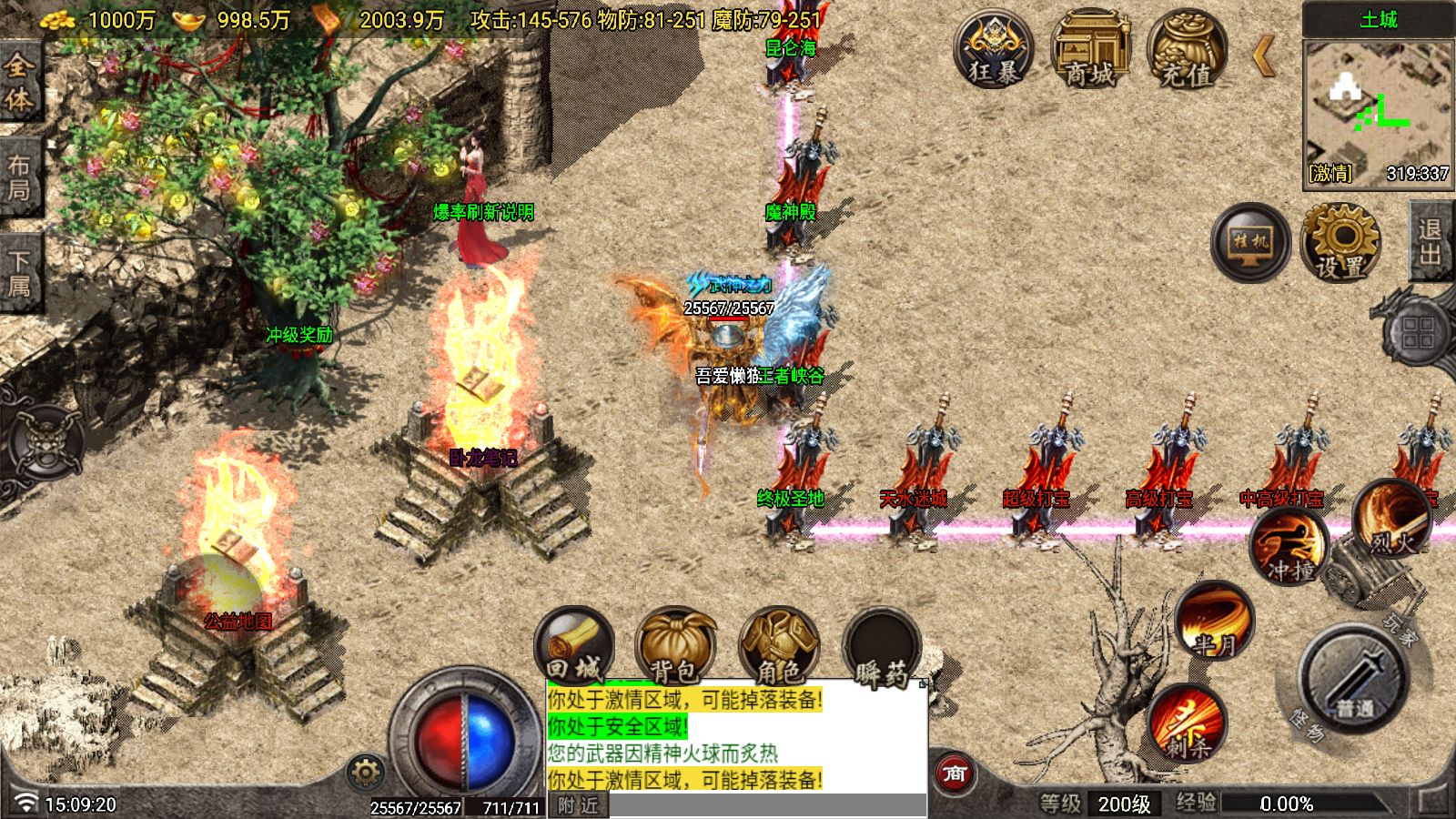Tap the 普通 basic attack sword button
The height and width of the screenshot is (819, 1456).
[x=1353, y=679]
